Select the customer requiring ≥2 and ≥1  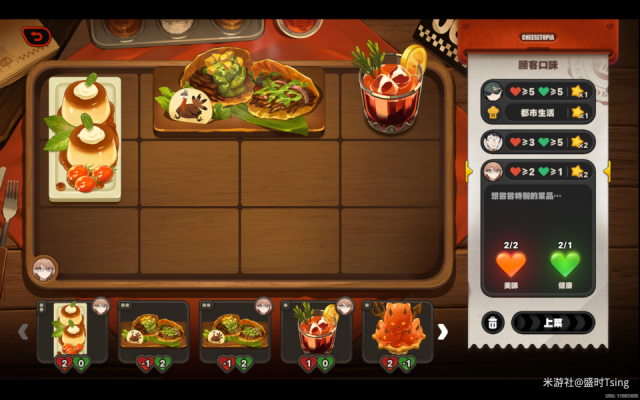pyautogui.click(x=537, y=172)
